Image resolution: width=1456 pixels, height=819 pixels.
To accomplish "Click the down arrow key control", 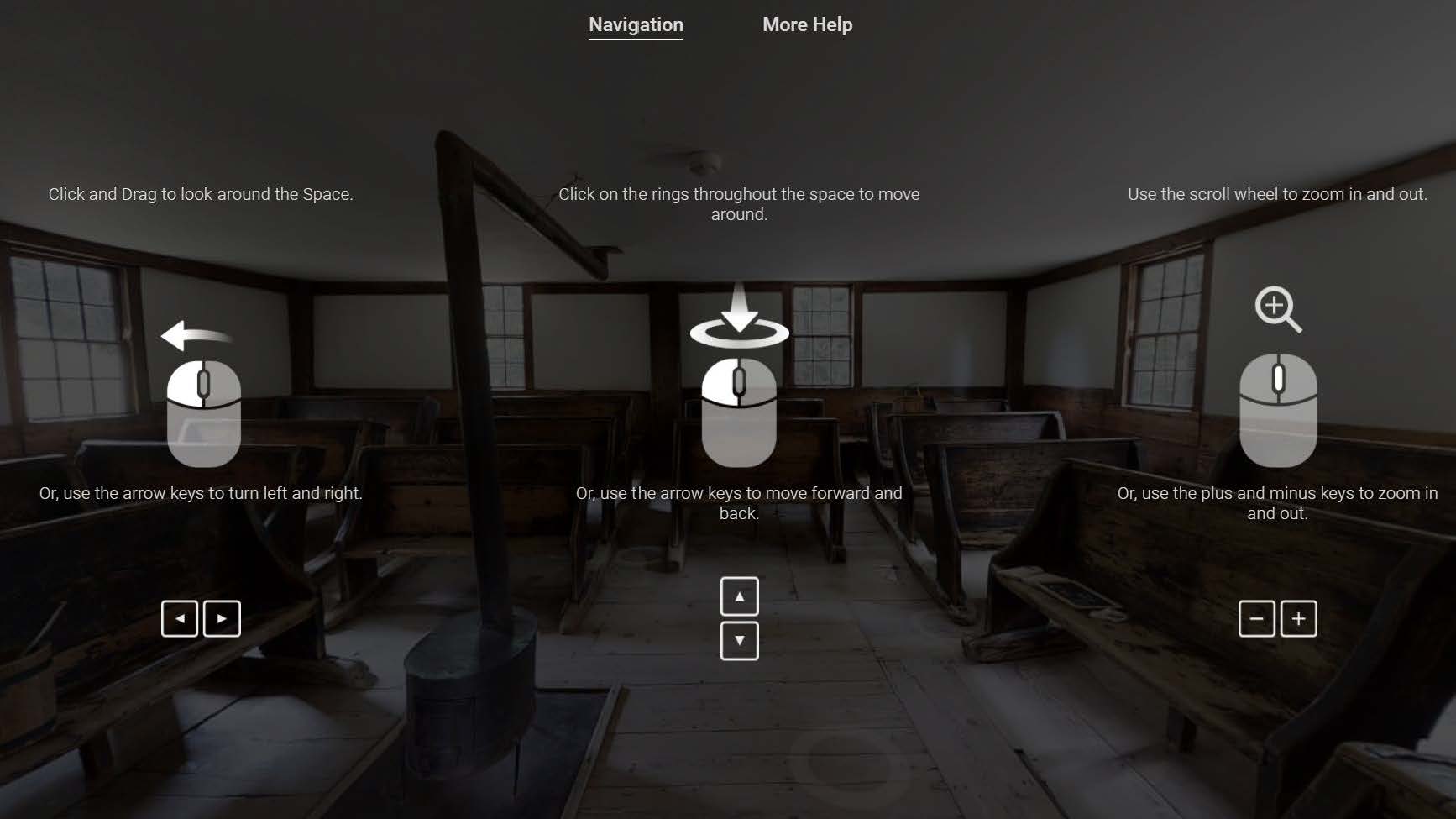I will point(740,640).
